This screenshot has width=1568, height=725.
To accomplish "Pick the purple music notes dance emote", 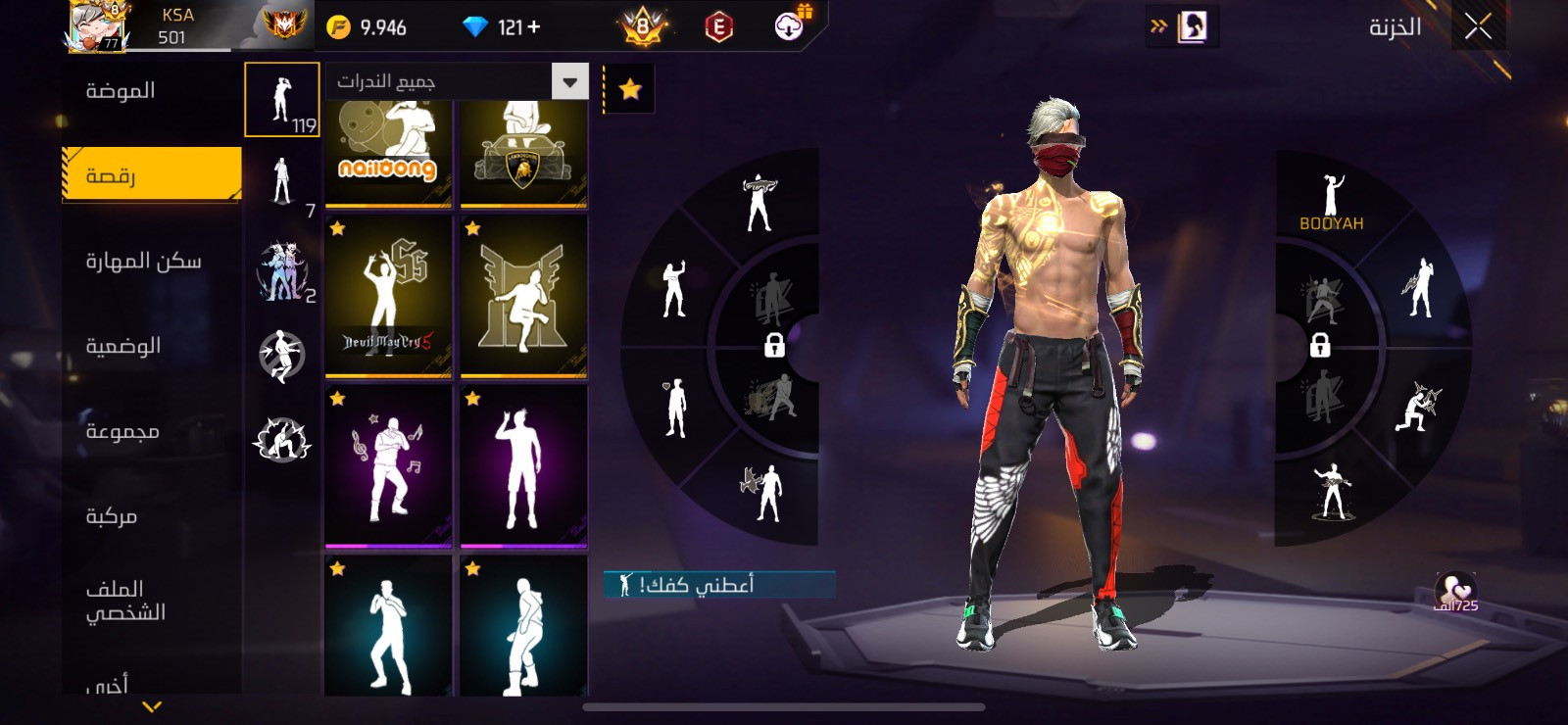I will tap(388, 466).
